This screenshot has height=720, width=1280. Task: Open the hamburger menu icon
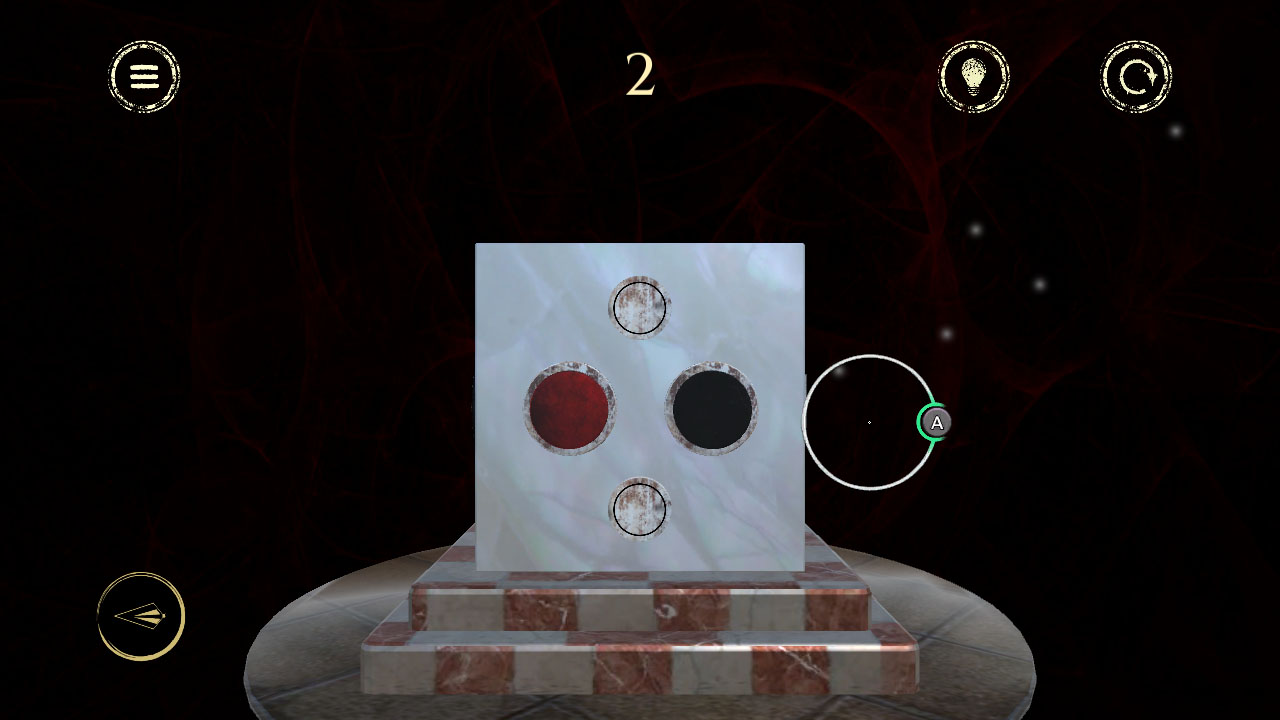pos(142,76)
